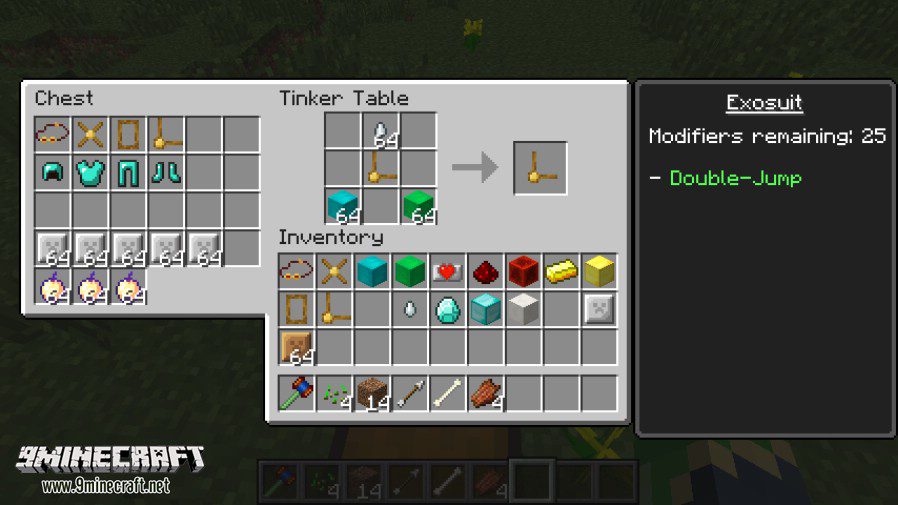
Task: Grab the diamond helmet from the chest
Action: point(52,172)
